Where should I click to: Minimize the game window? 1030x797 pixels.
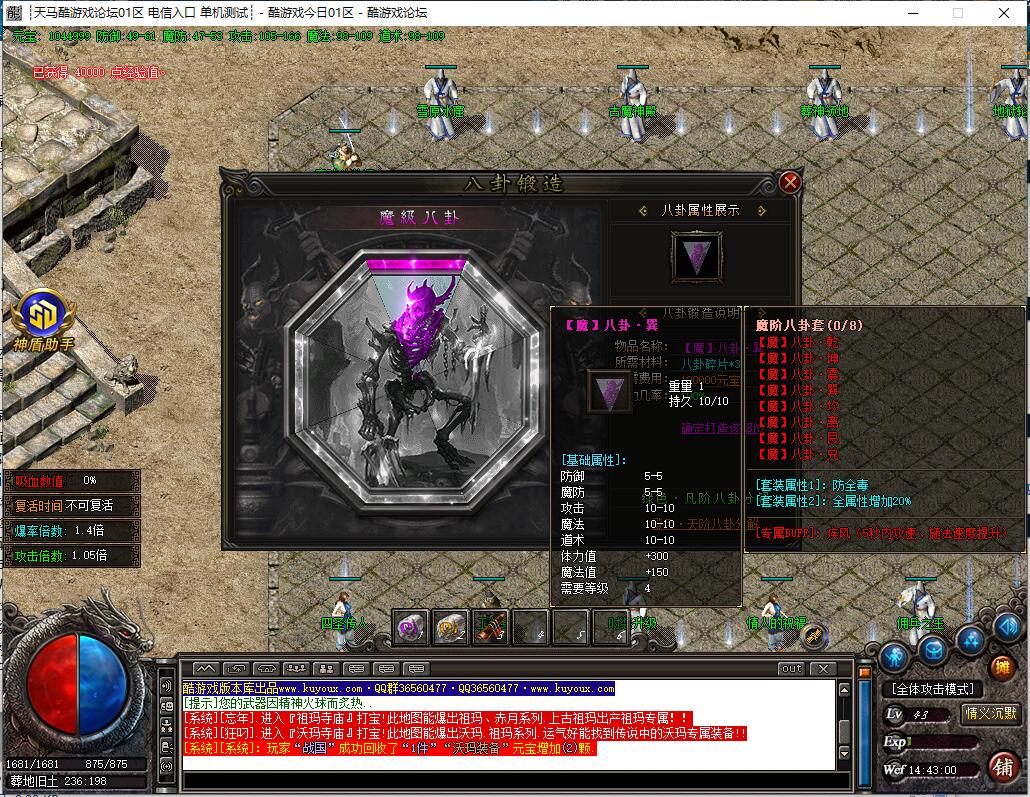point(912,13)
